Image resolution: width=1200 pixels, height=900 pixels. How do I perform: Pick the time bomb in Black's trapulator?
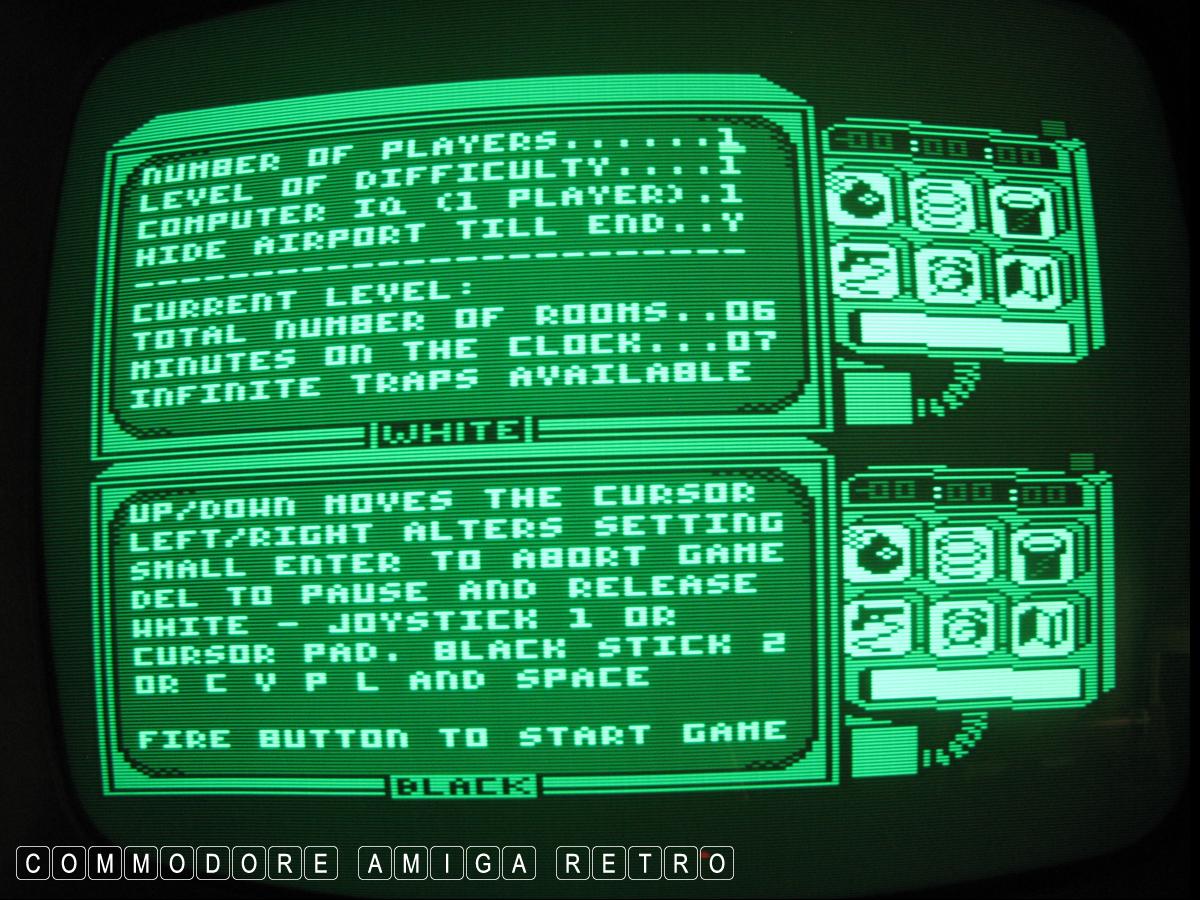pyautogui.click(x=960, y=628)
